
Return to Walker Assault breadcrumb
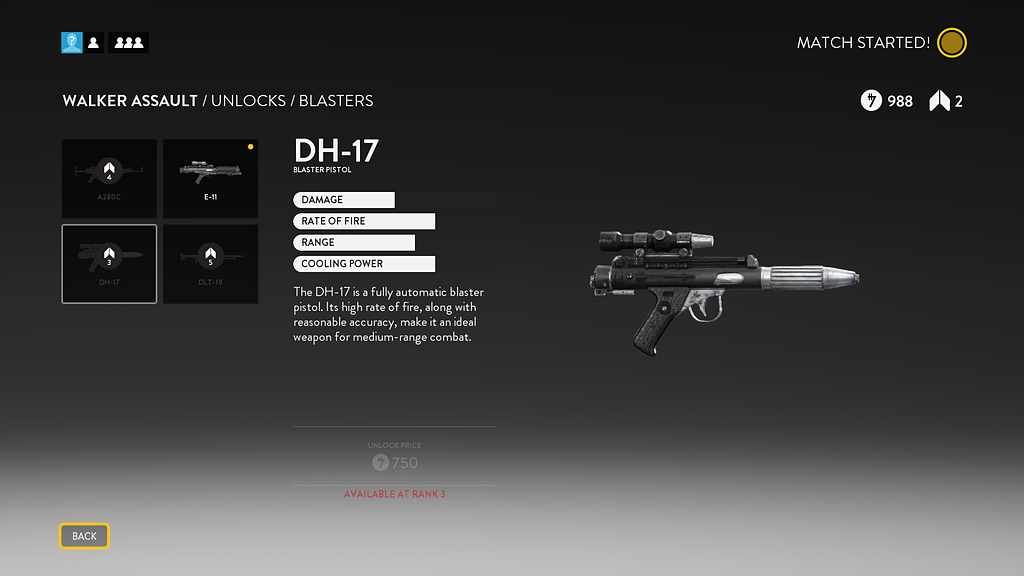(130, 101)
